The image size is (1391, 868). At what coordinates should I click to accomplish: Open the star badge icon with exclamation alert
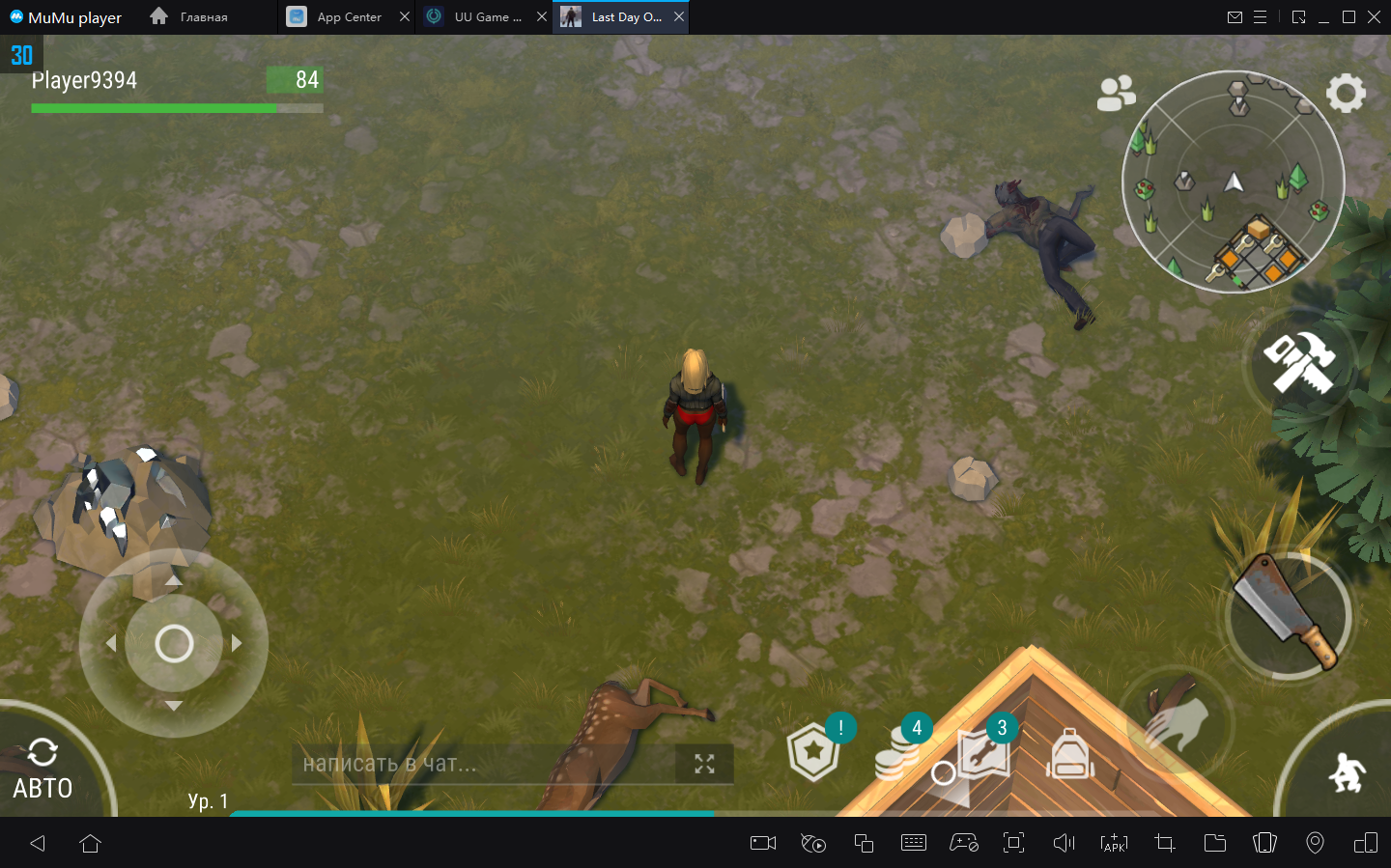point(814,753)
